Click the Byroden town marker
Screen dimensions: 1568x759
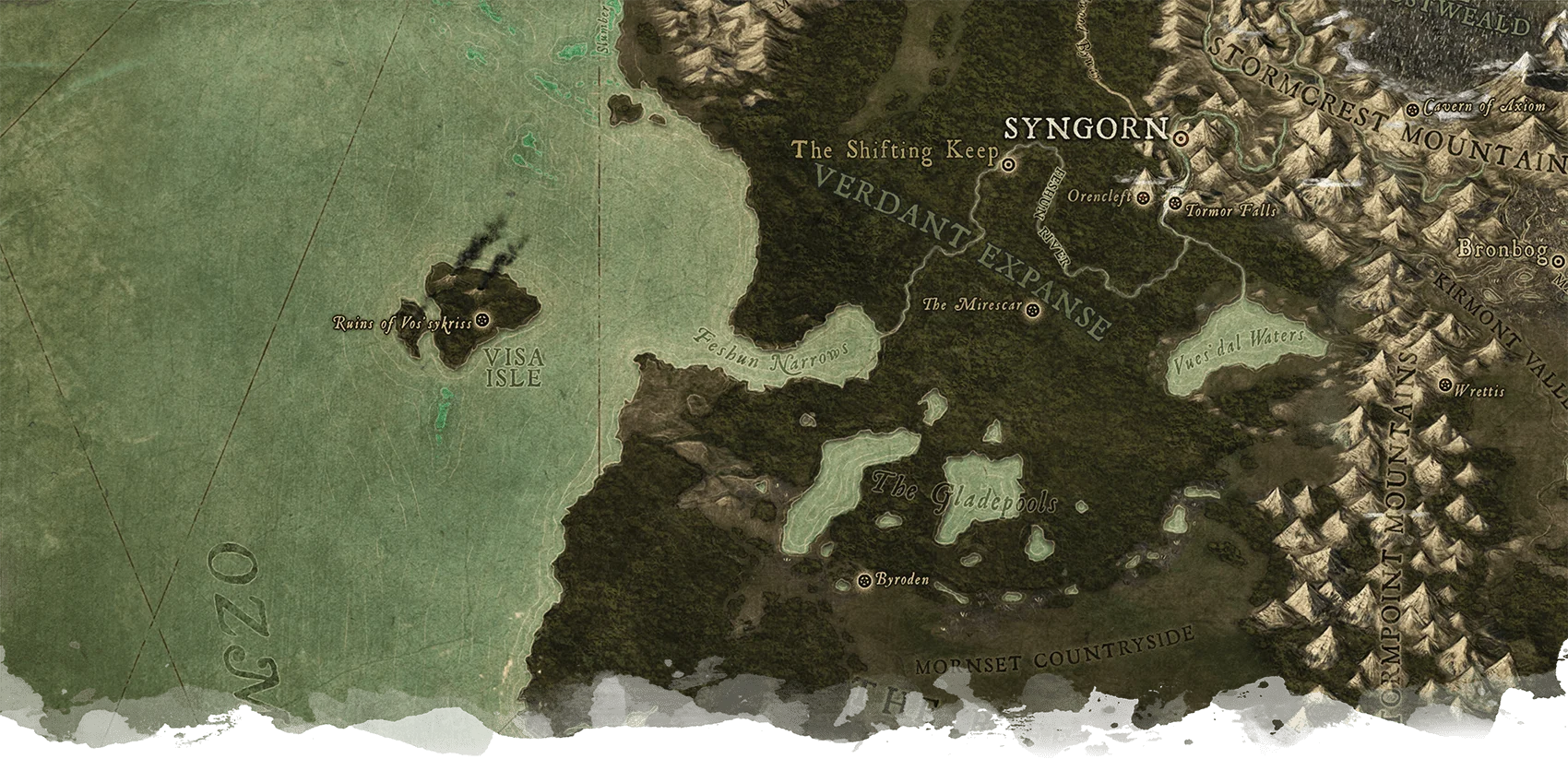click(864, 580)
